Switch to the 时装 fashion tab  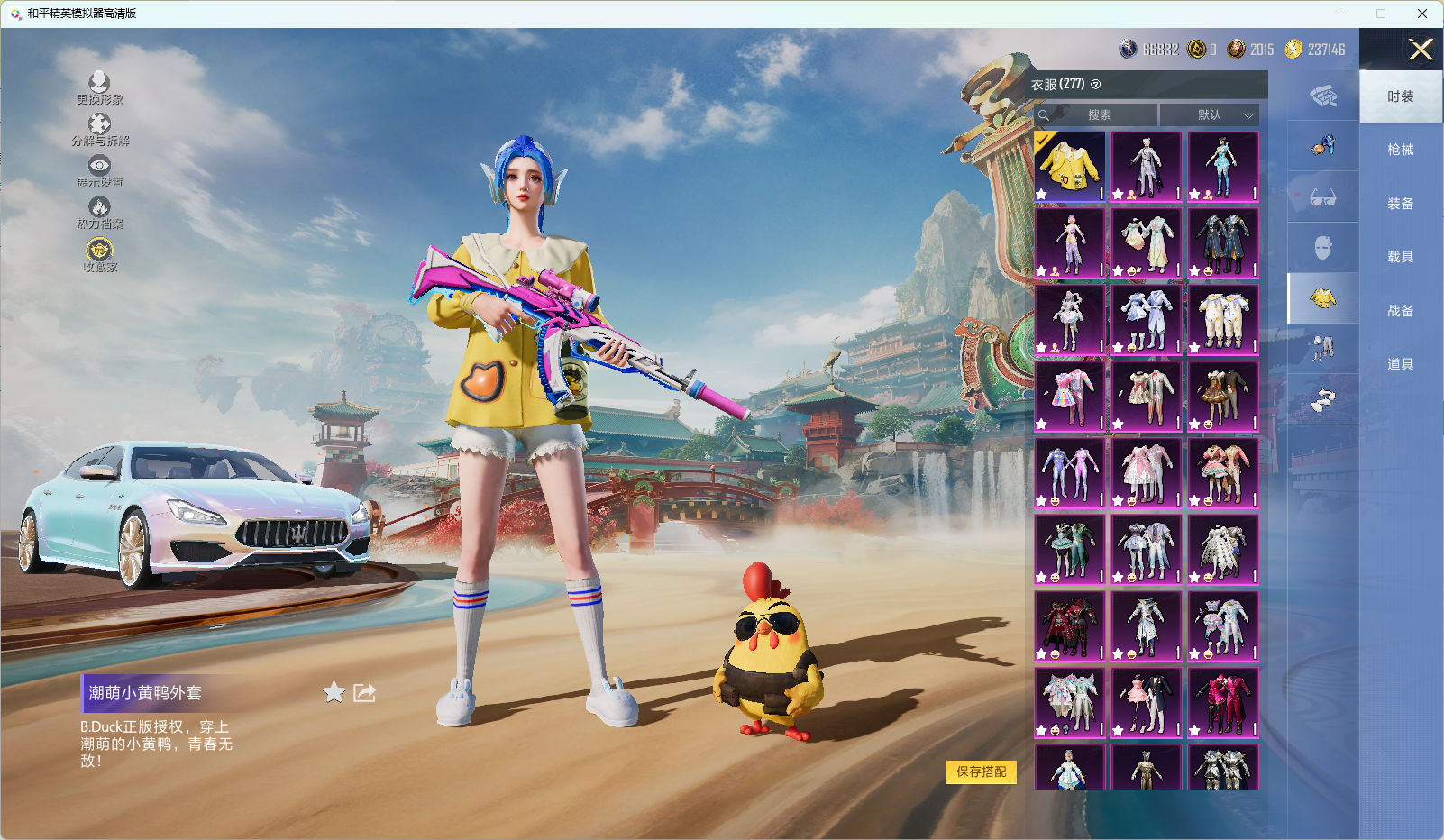pyautogui.click(x=1400, y=96)
